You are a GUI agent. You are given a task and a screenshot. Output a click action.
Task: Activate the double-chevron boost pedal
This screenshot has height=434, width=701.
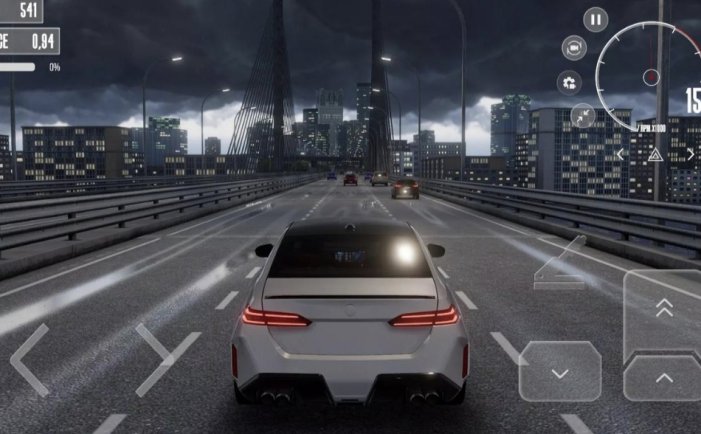click(x=664, y=310)
